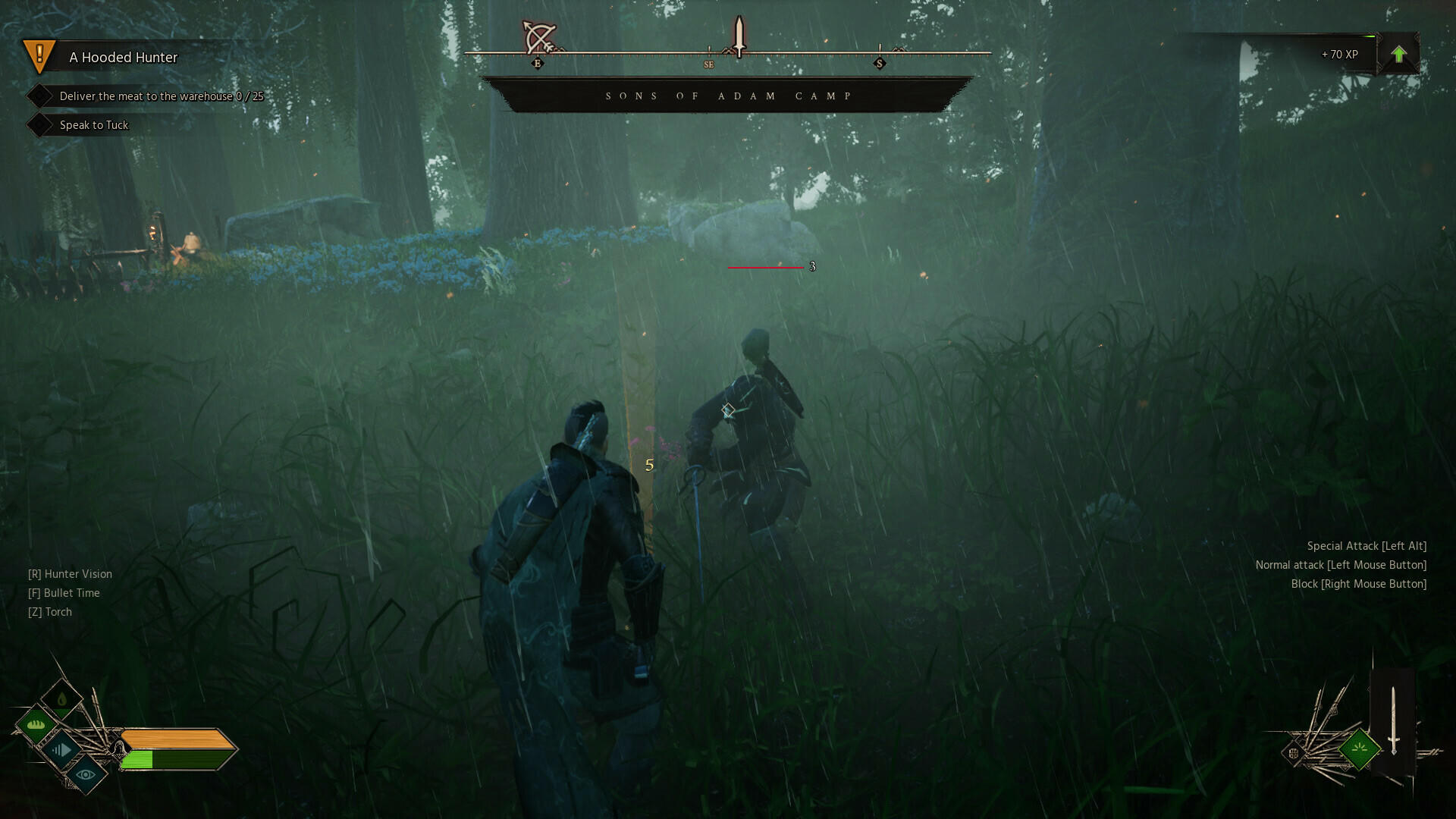The image size is (1456, 819).
Task: Click the bread hunger icon
Action: (x=35, y=724)
